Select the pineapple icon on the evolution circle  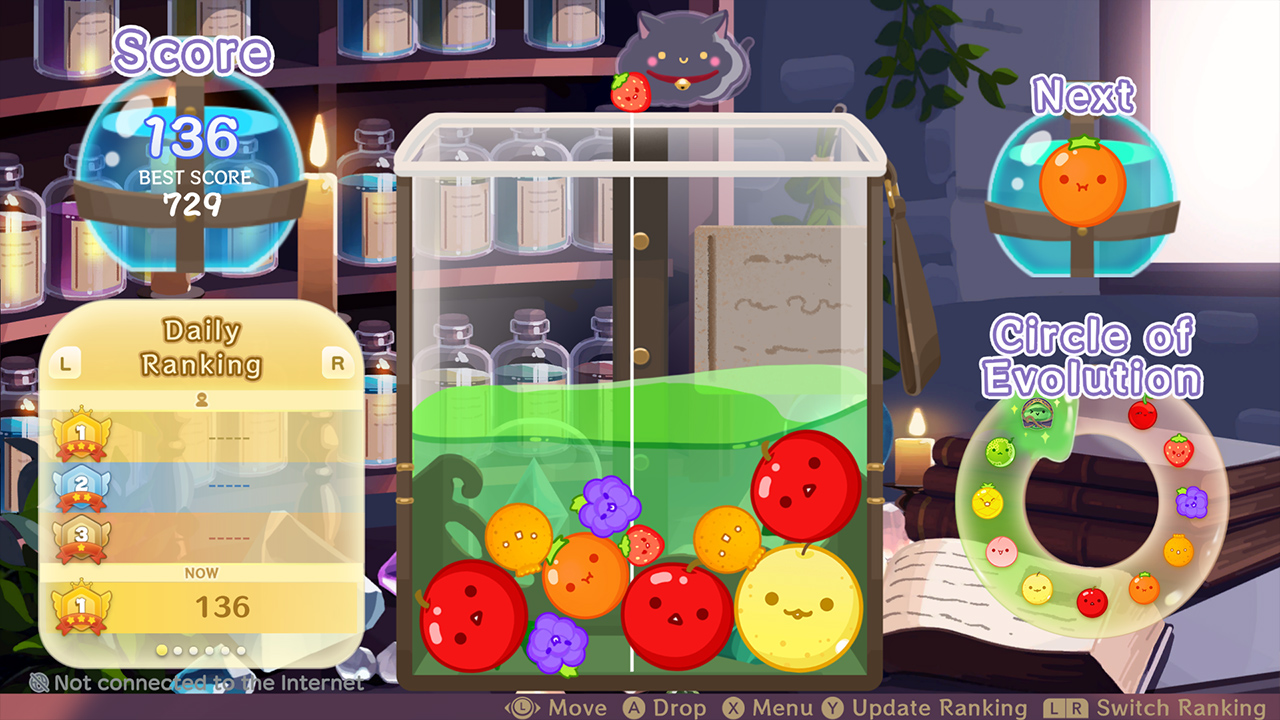point(986,500)
